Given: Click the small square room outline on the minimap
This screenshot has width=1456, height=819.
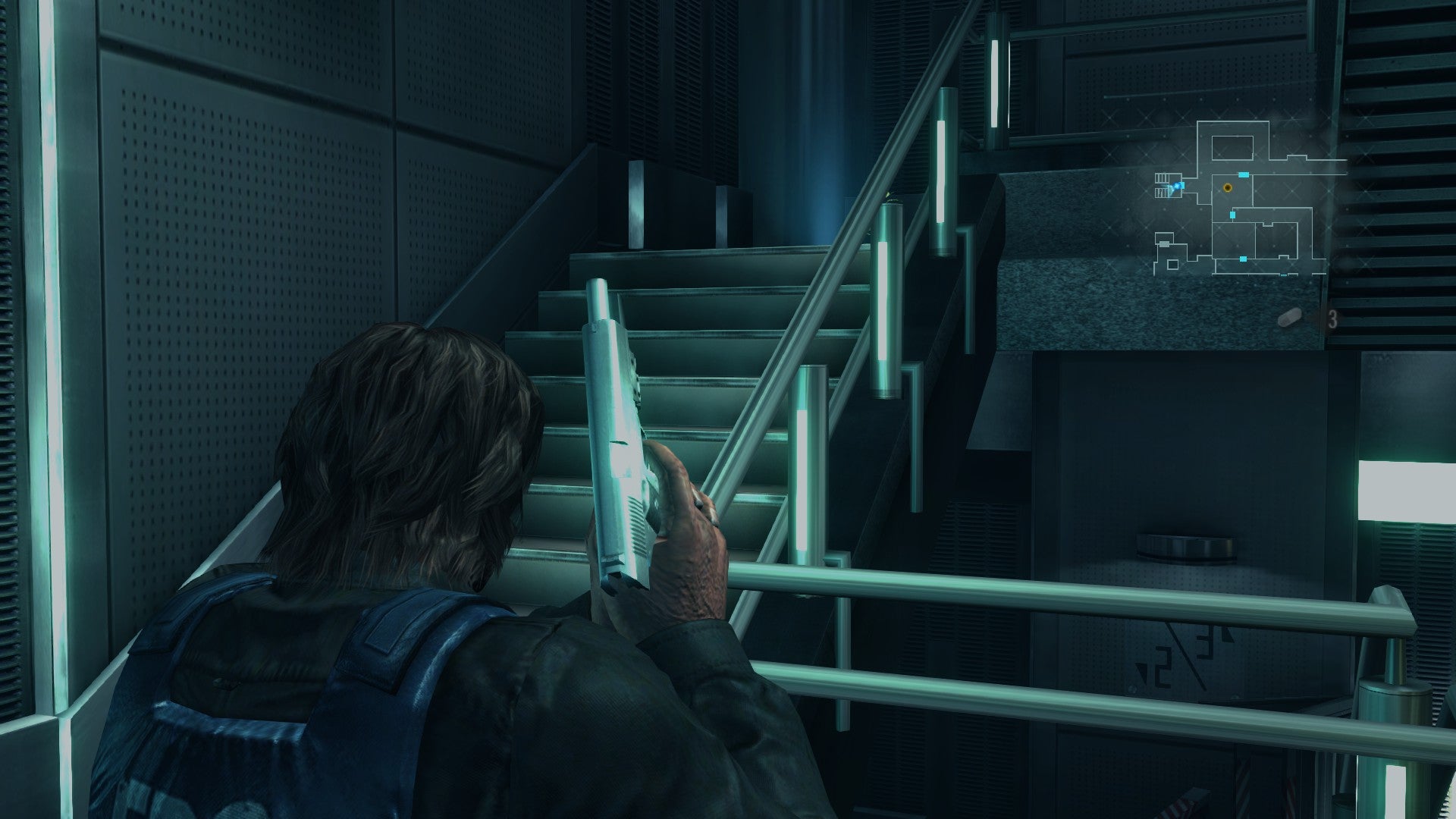Looking at the screenshot, I should [x=1173, y=265].
